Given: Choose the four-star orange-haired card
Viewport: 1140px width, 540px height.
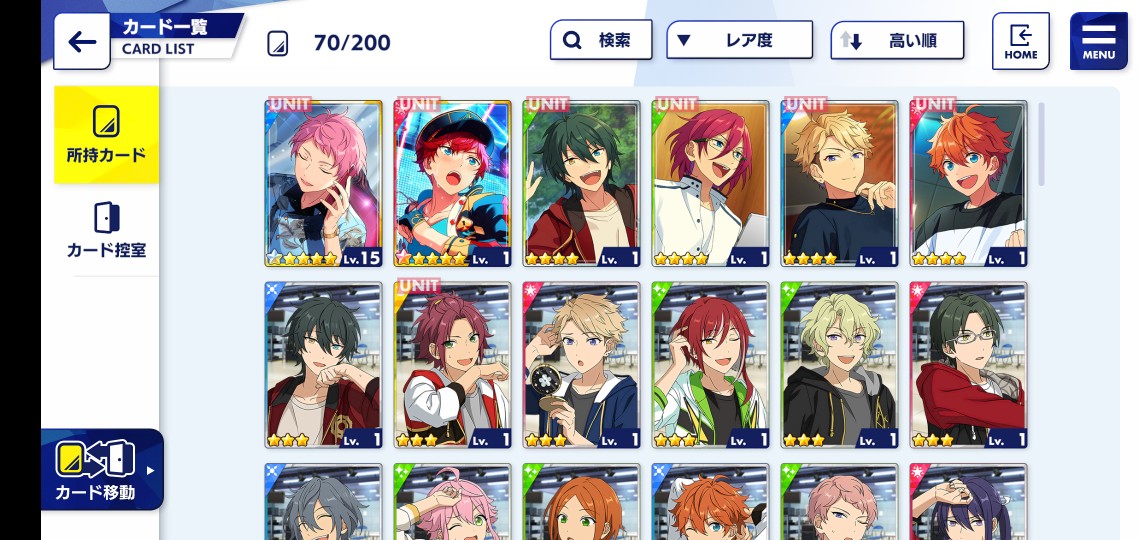Looking at the screenshot, I should (x=969, y=183).
